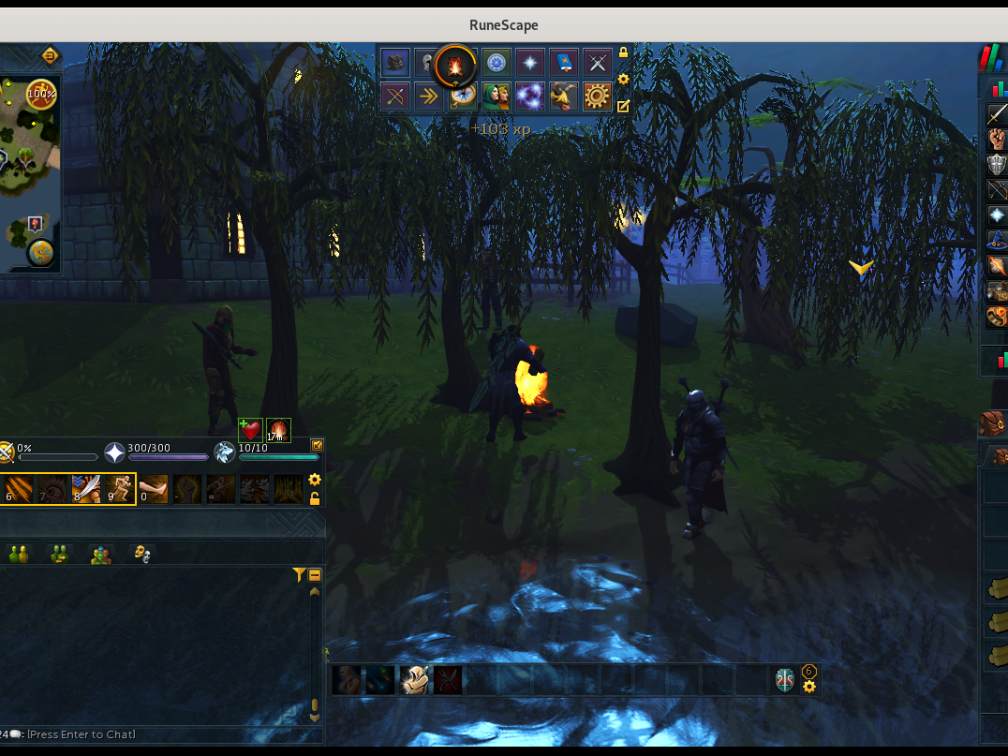This screenshot has width=1008, height=756.
Task: Select the crossed swords ribbon icon
Action: 597,63
